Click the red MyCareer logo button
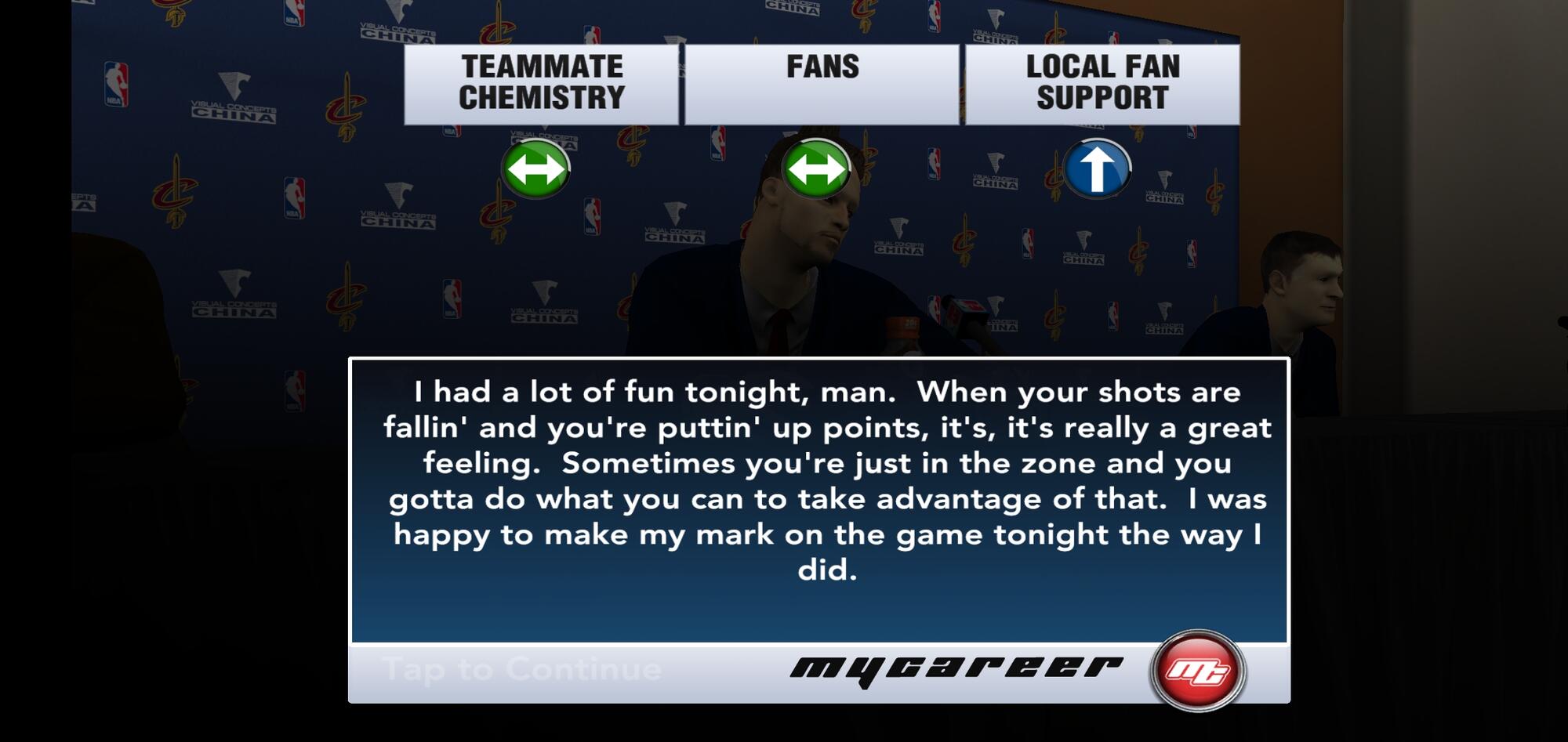Screen dimensions: 1568x742 pos(1197,671)
